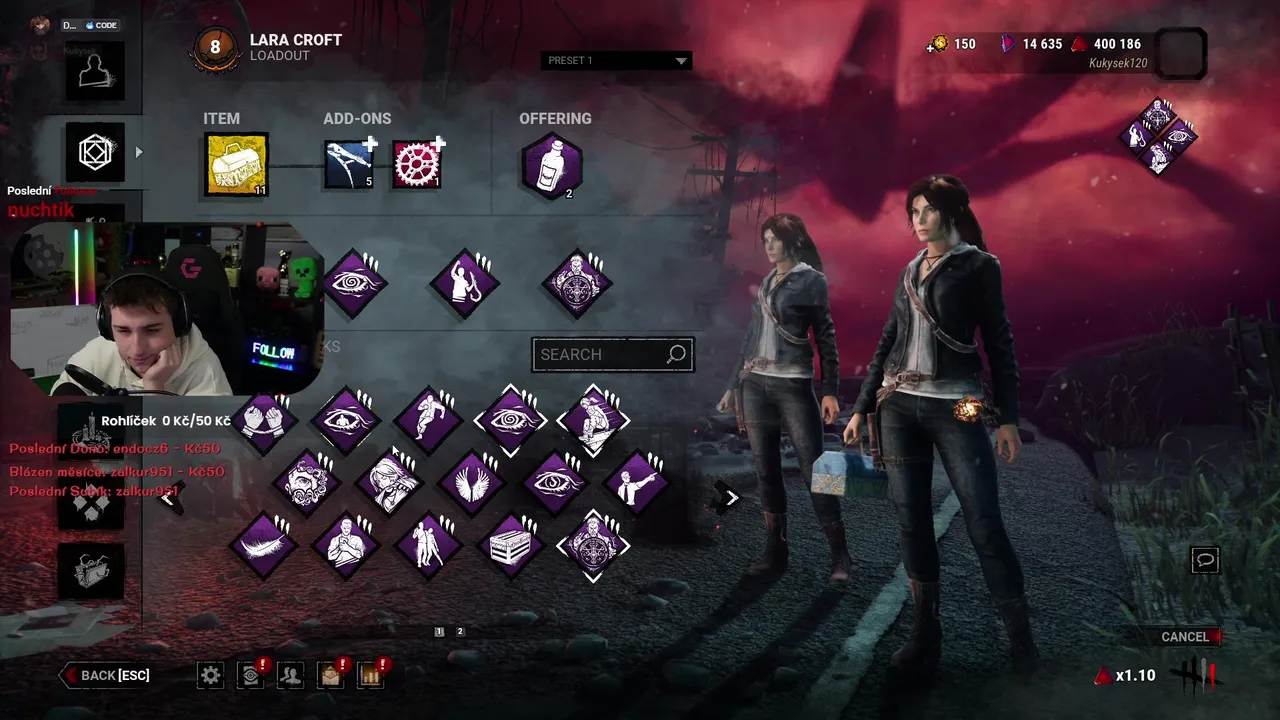
Task: Choose the striped chest perk
Action: pyautogui.click(x=511, y=546)
